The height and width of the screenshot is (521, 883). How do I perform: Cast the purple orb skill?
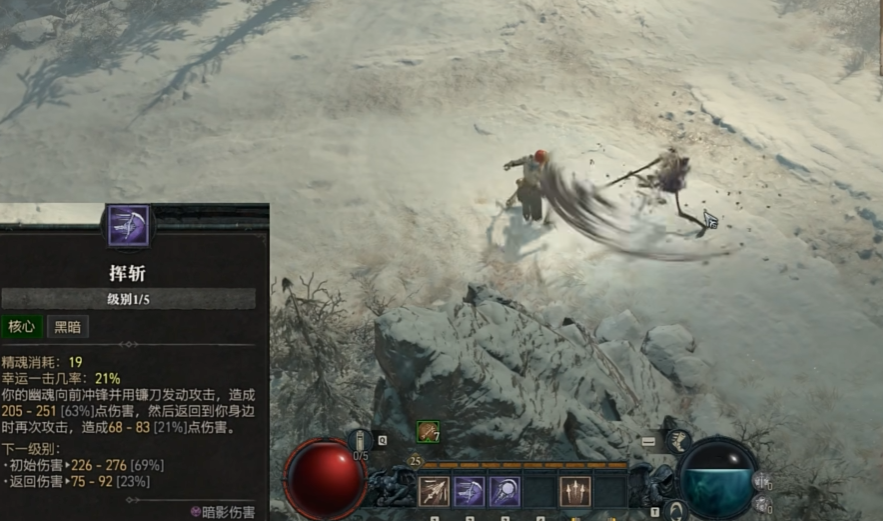[504, 491]
